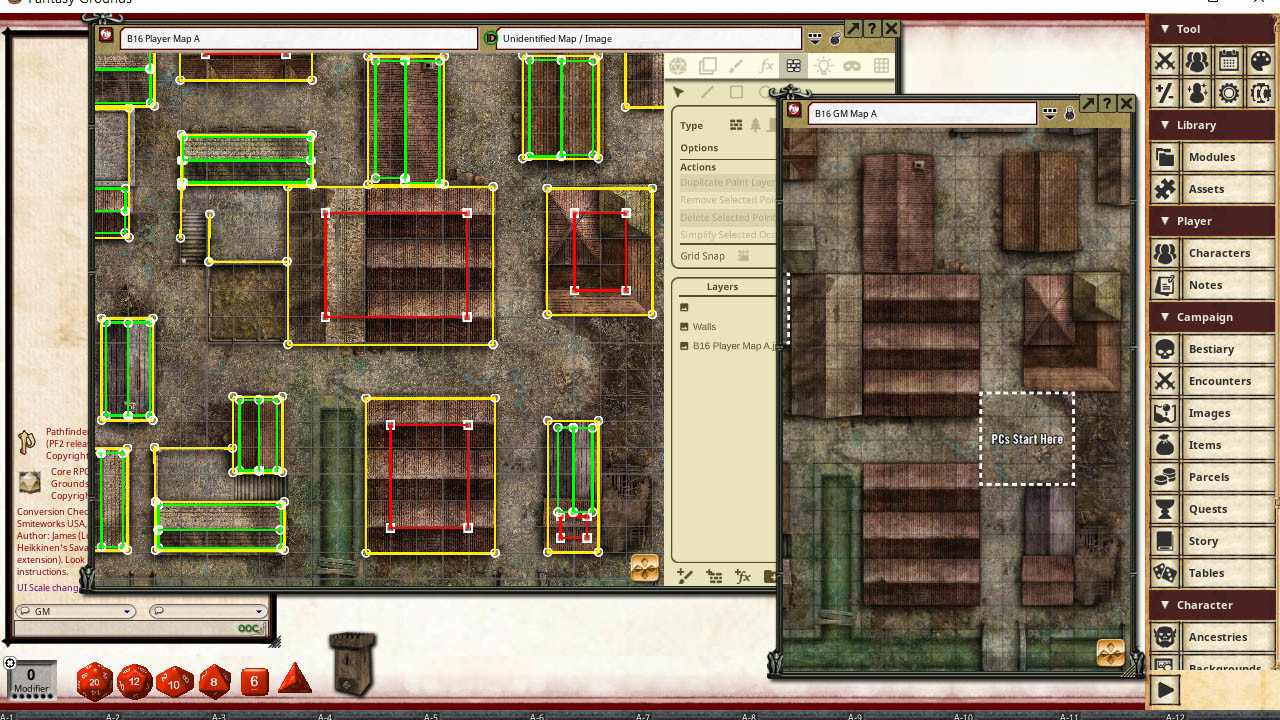Lock the B16 GM Map A window with the padlock

[1069, 113]
